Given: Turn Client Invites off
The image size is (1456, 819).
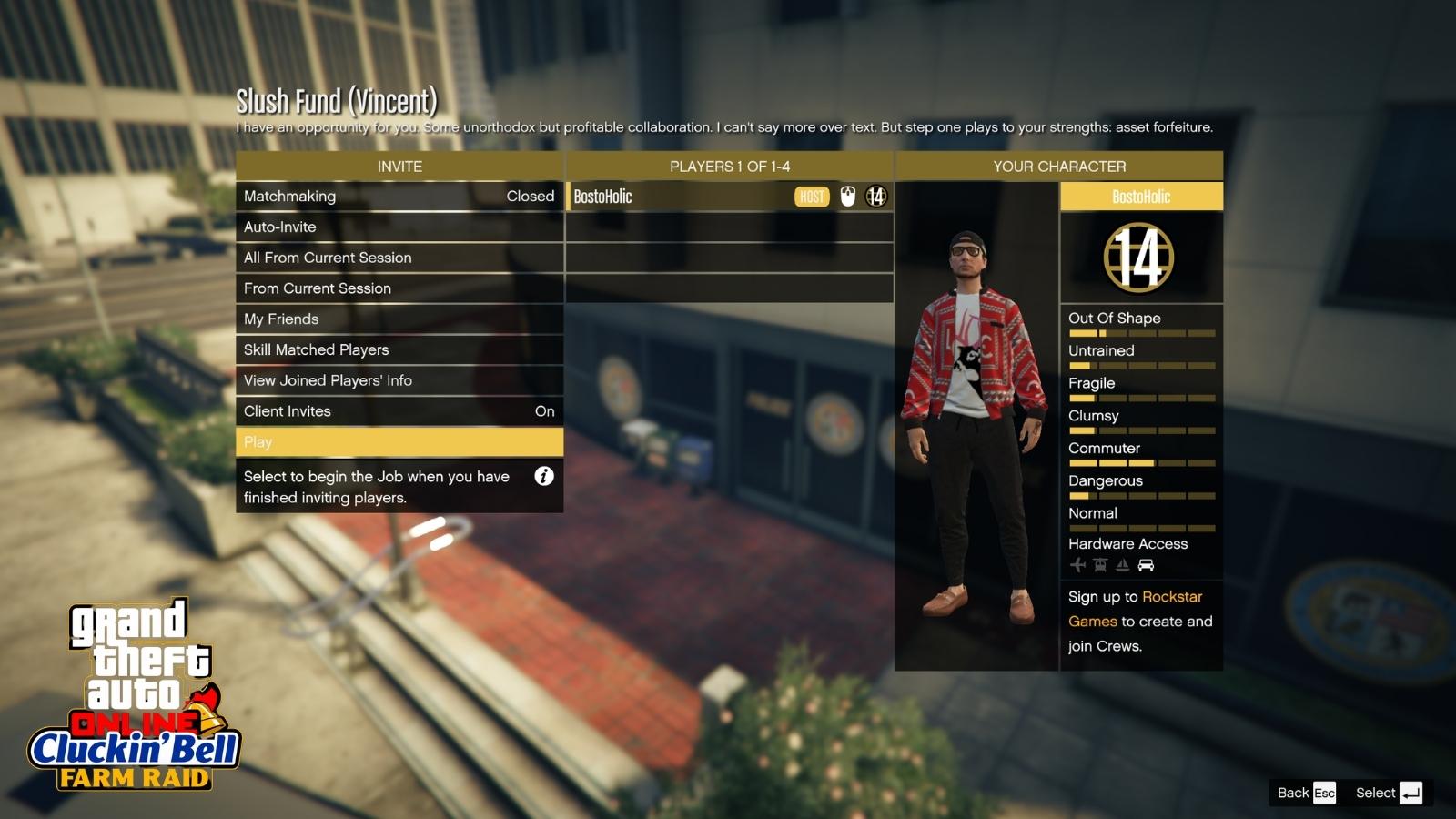Looking at the screenshot, I should 399,410.
